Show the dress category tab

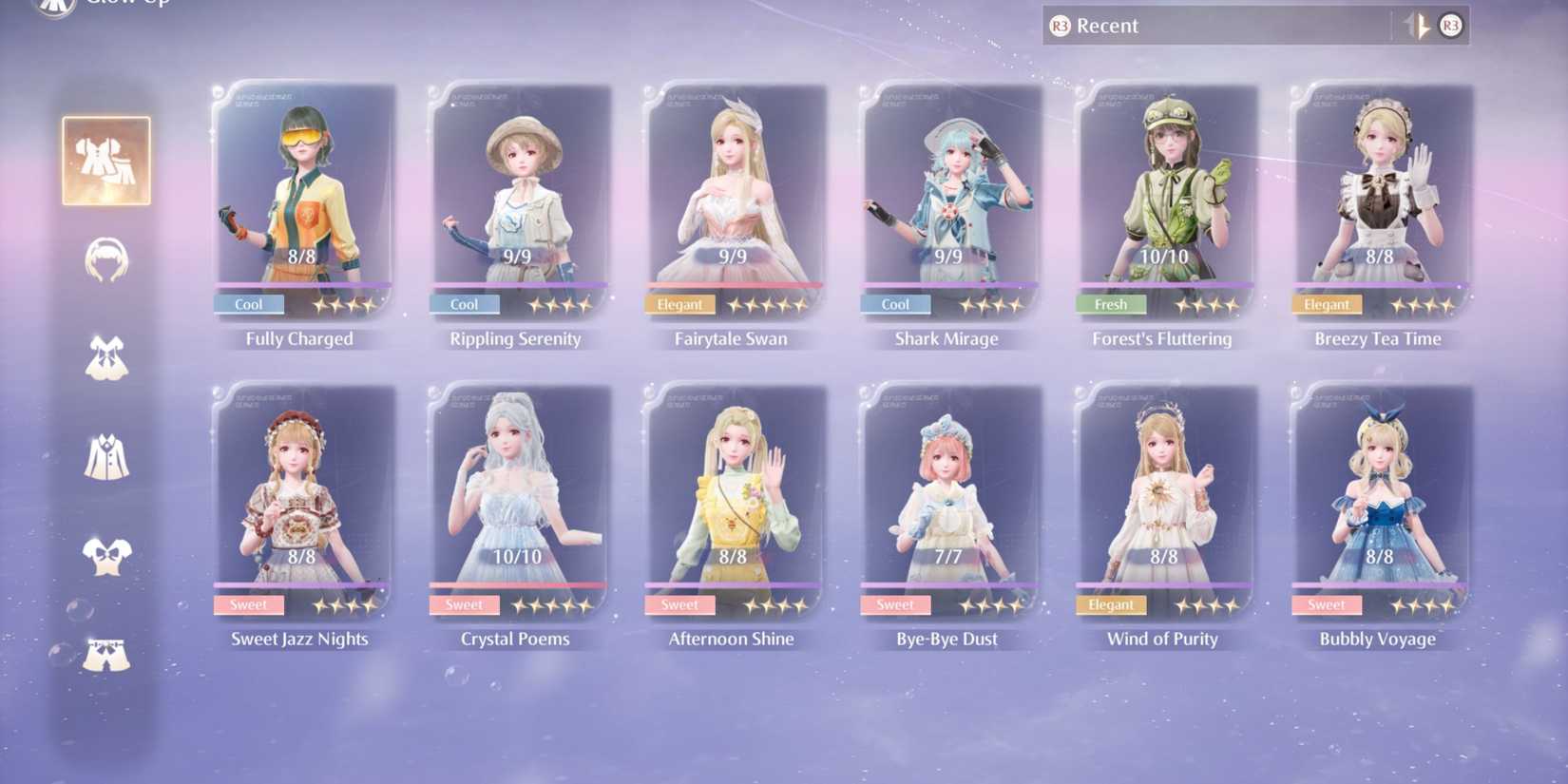106,358
